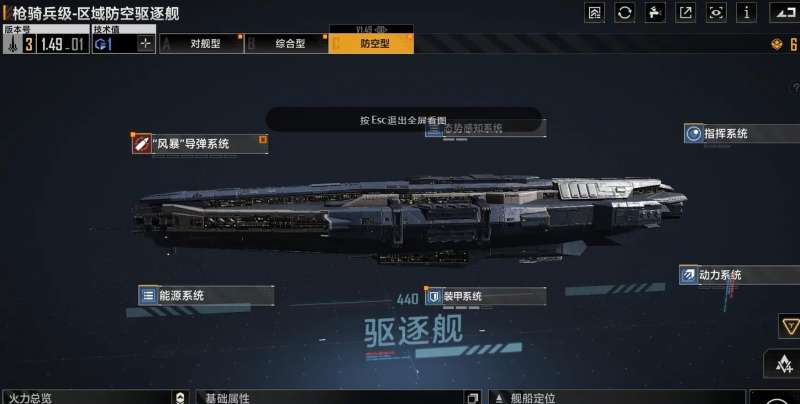Open the 装甲系统 module

click(485, 297)
